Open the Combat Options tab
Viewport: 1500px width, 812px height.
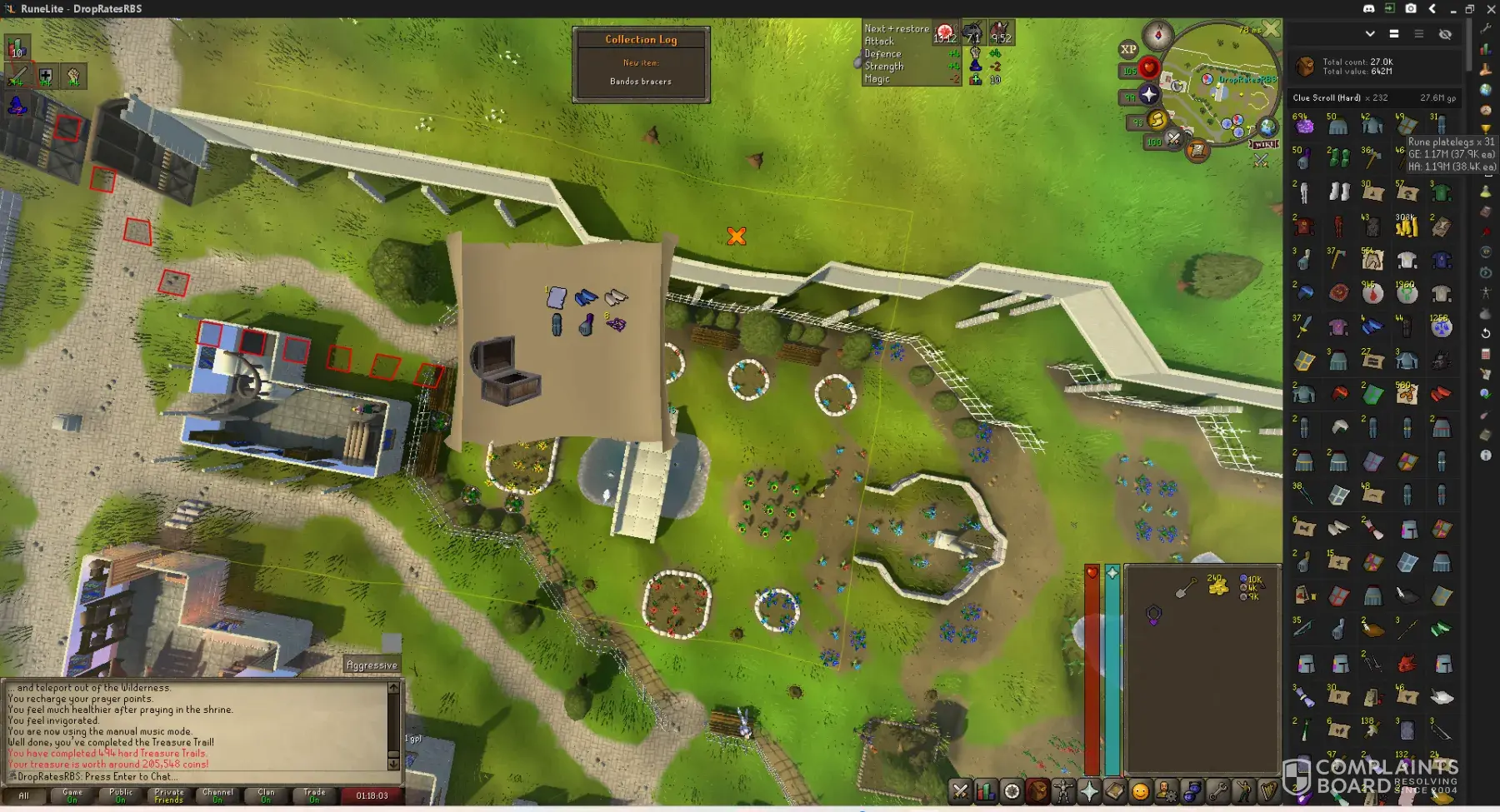click(960, 791)
